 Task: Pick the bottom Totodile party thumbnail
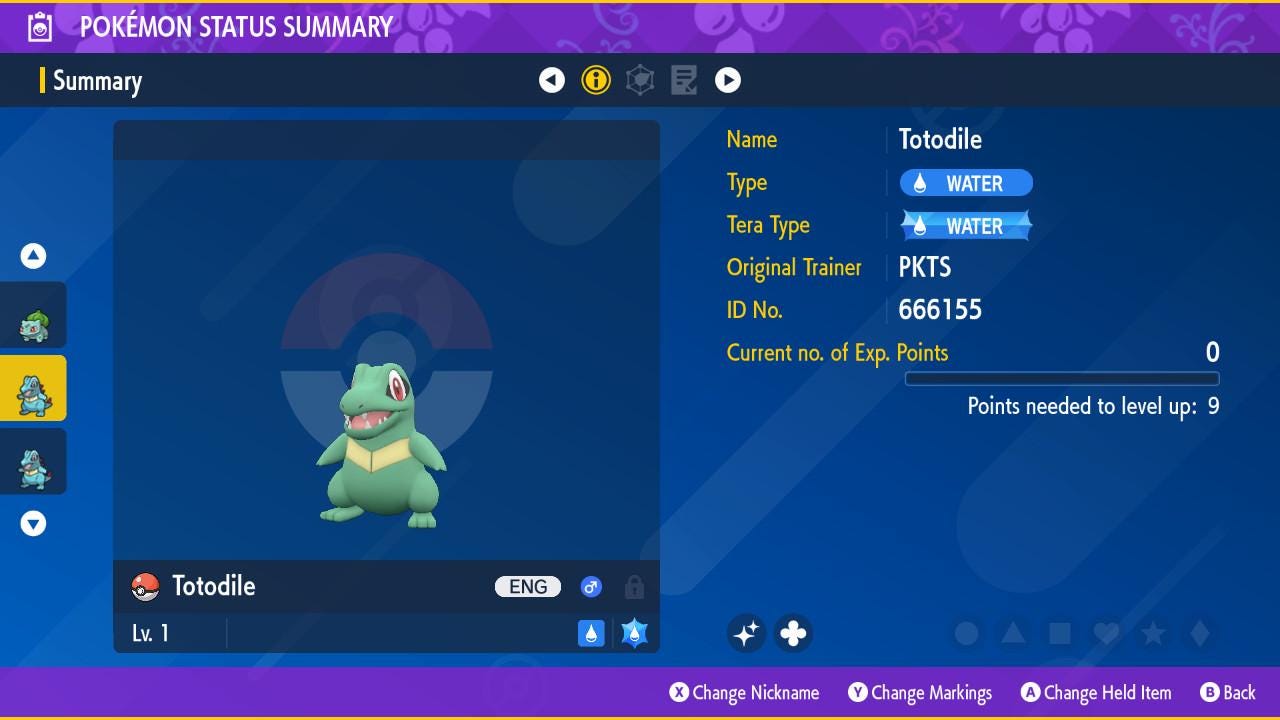pos(34,462)
